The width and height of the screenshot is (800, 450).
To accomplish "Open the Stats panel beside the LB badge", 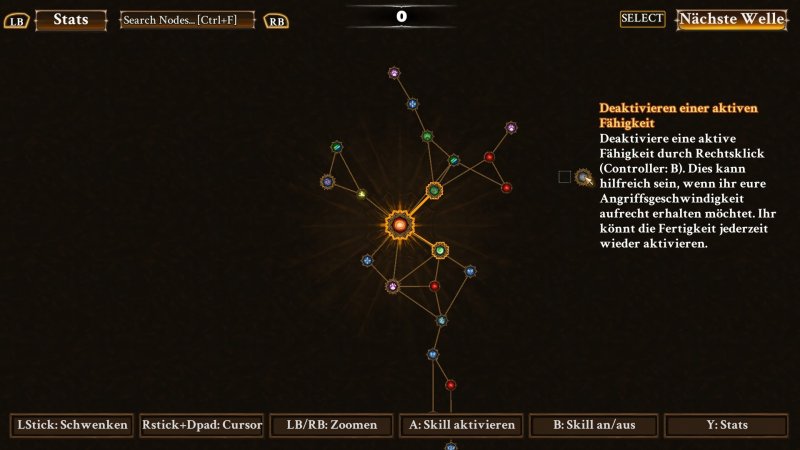I will point(71,20).
